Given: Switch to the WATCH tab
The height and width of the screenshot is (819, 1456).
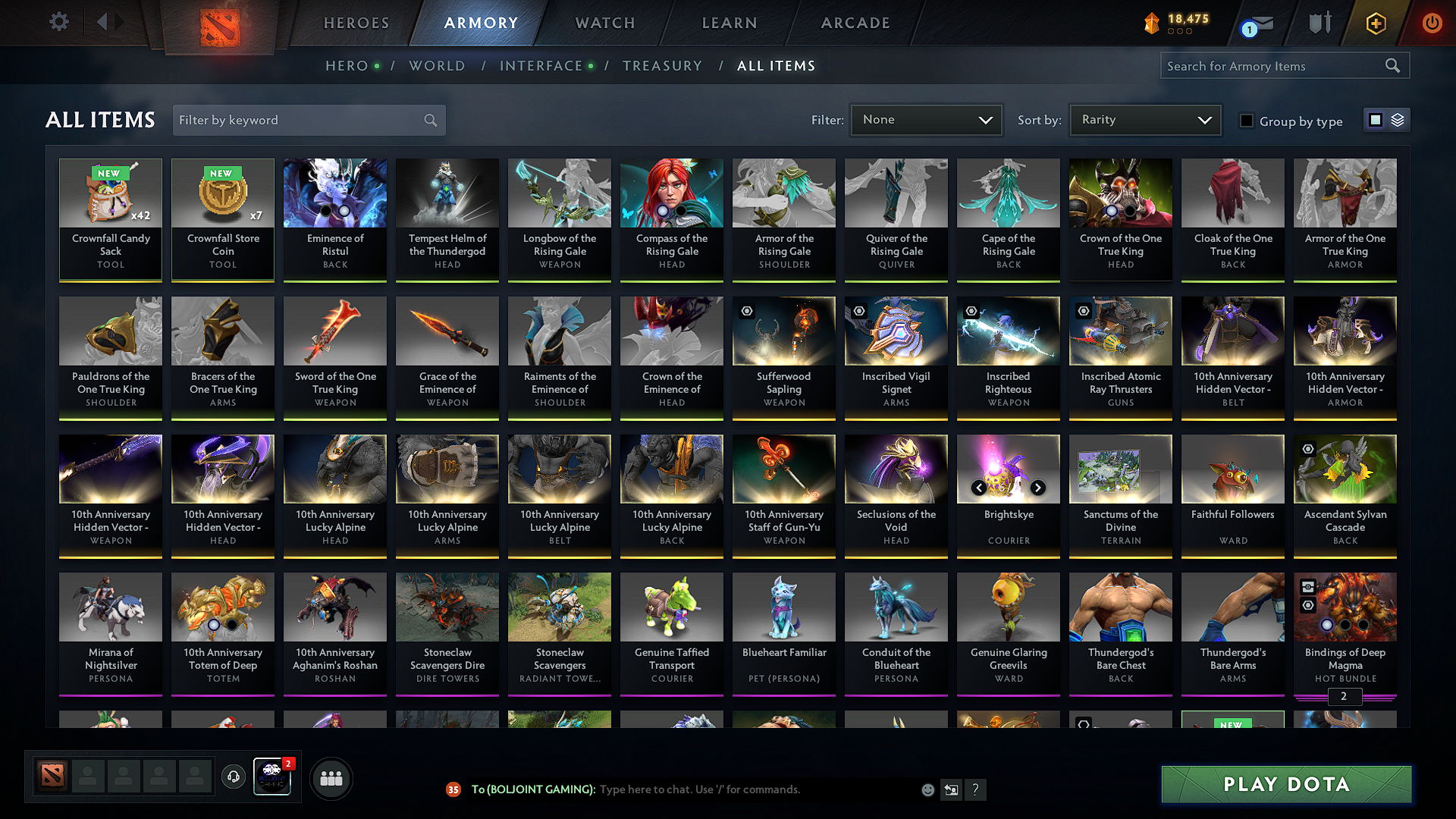Looking at the screenshot, I should [604, 23].
